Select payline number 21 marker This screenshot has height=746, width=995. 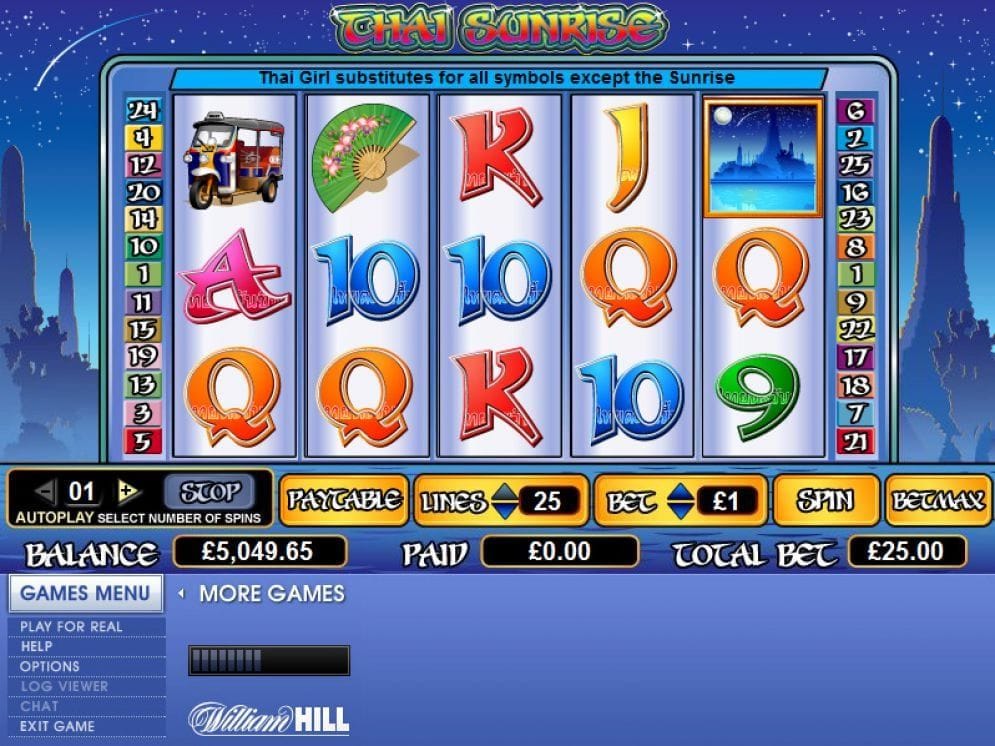pos(857,440)
